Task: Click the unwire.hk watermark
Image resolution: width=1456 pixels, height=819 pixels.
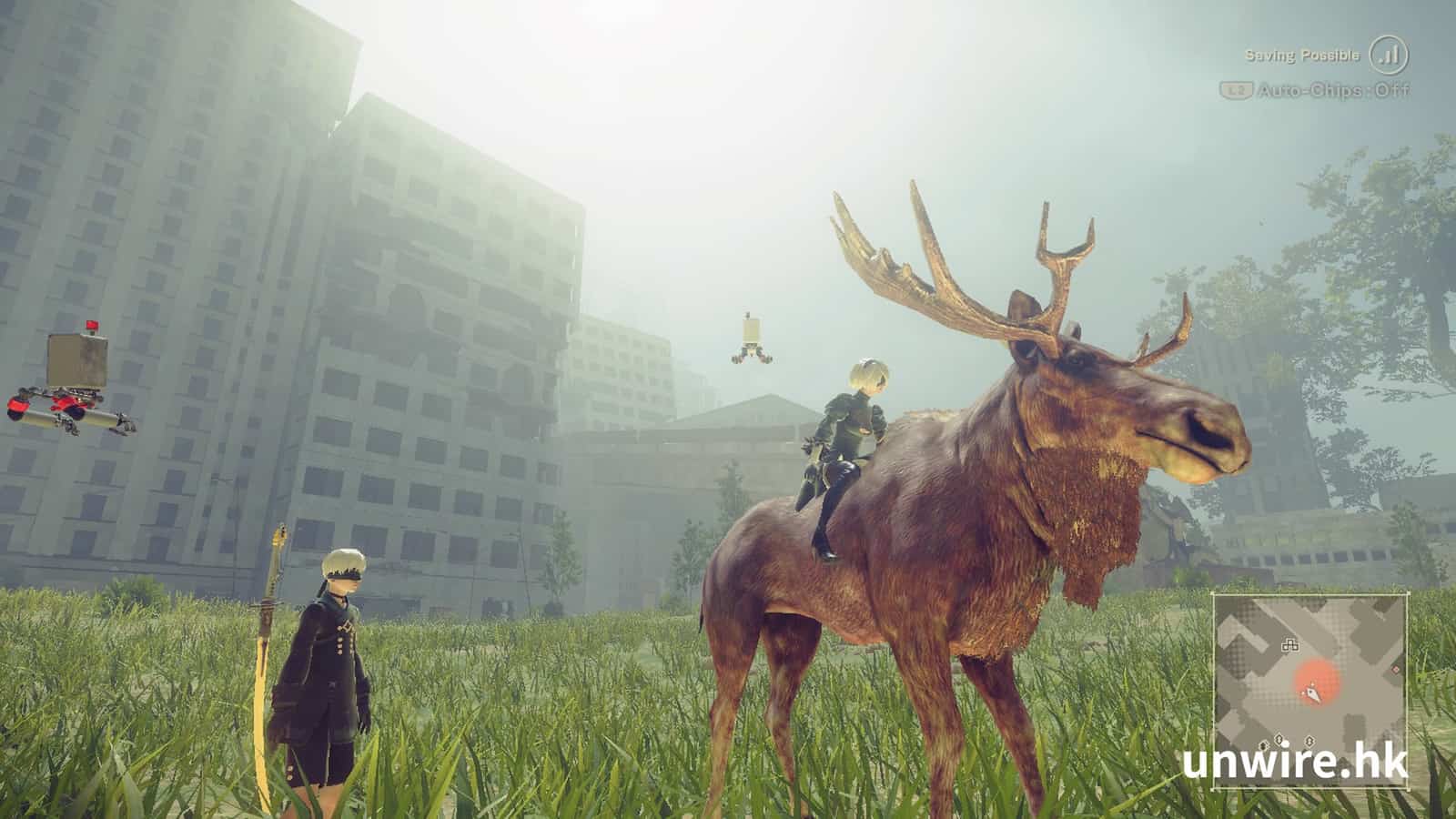Action: point(1295,762)
